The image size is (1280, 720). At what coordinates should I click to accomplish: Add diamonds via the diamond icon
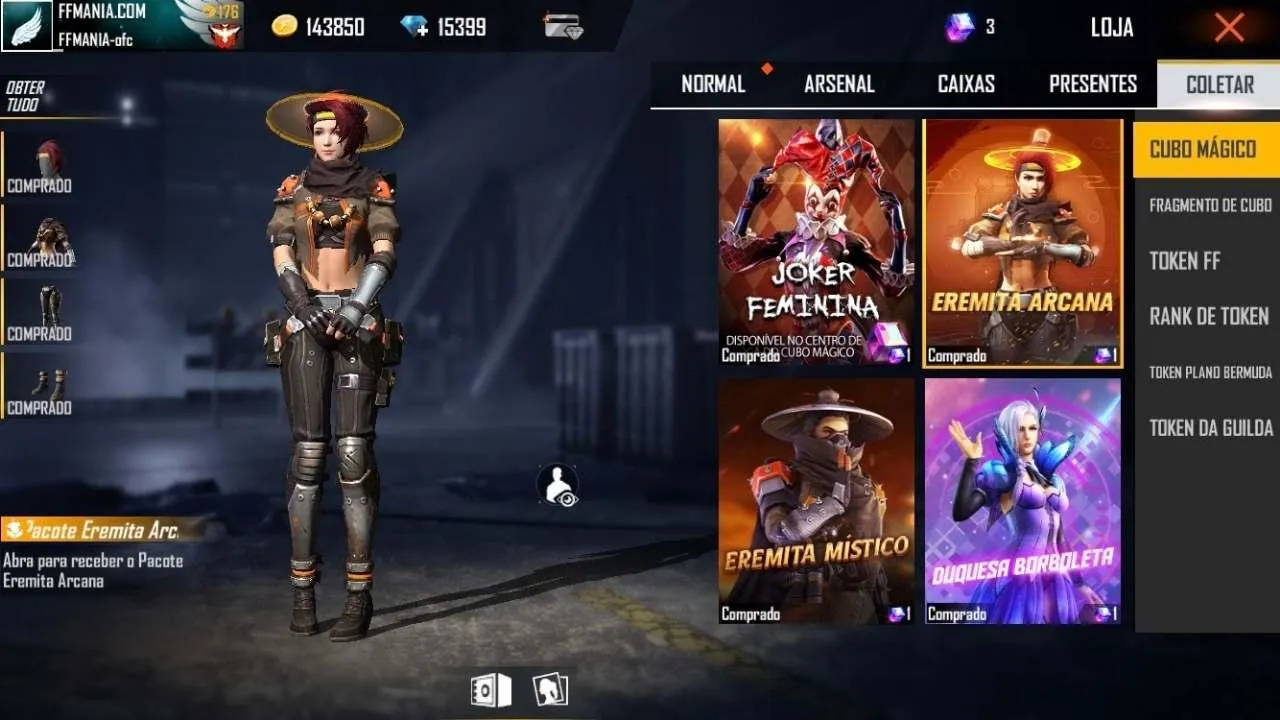(414, 27)
